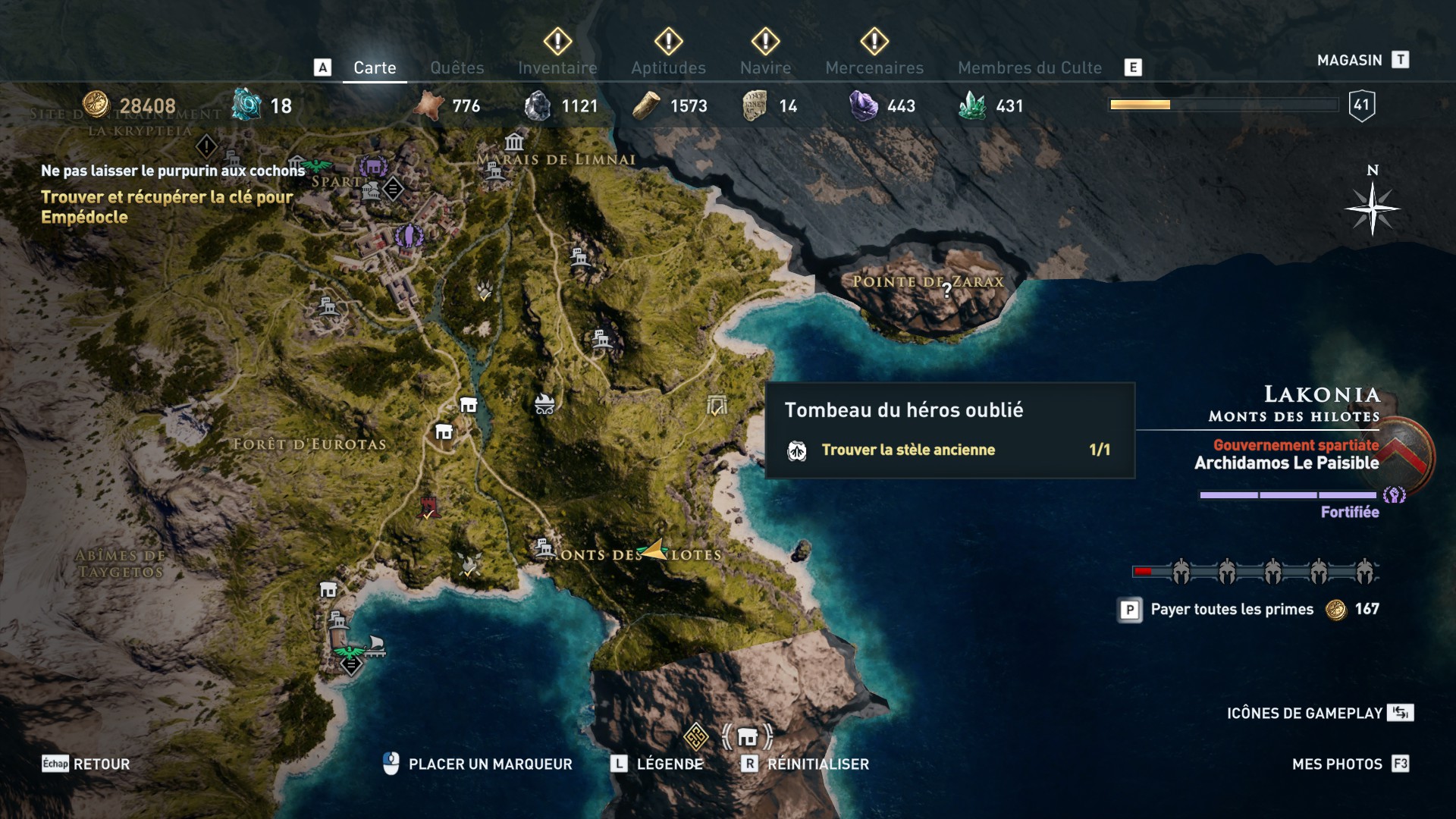This screenshot has height=819, width=1456.
Task: Click the player arrow marker on the map
Action: point(654,549)
